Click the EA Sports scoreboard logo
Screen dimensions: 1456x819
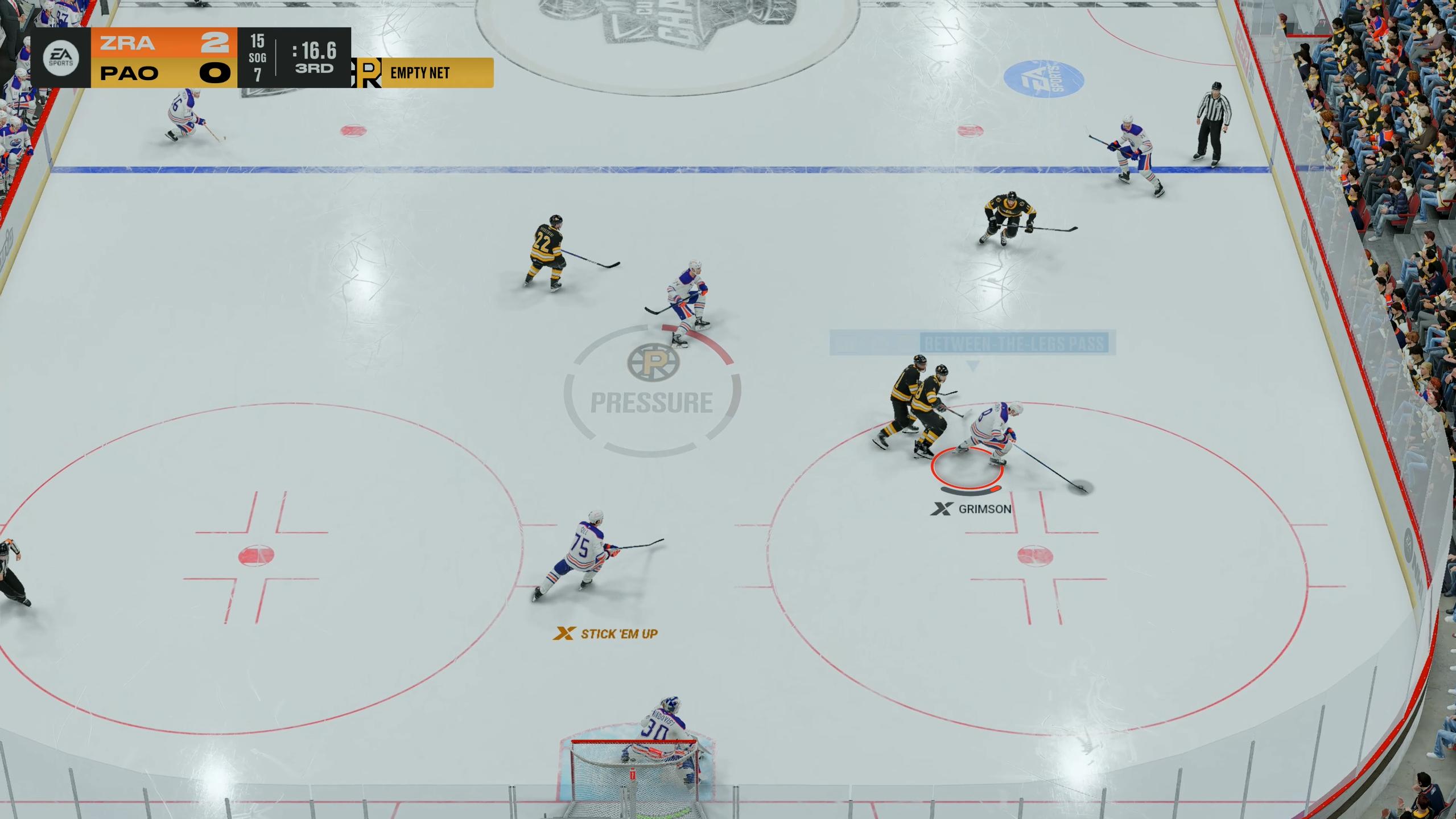pyautogui.click(x=61, y=58)
